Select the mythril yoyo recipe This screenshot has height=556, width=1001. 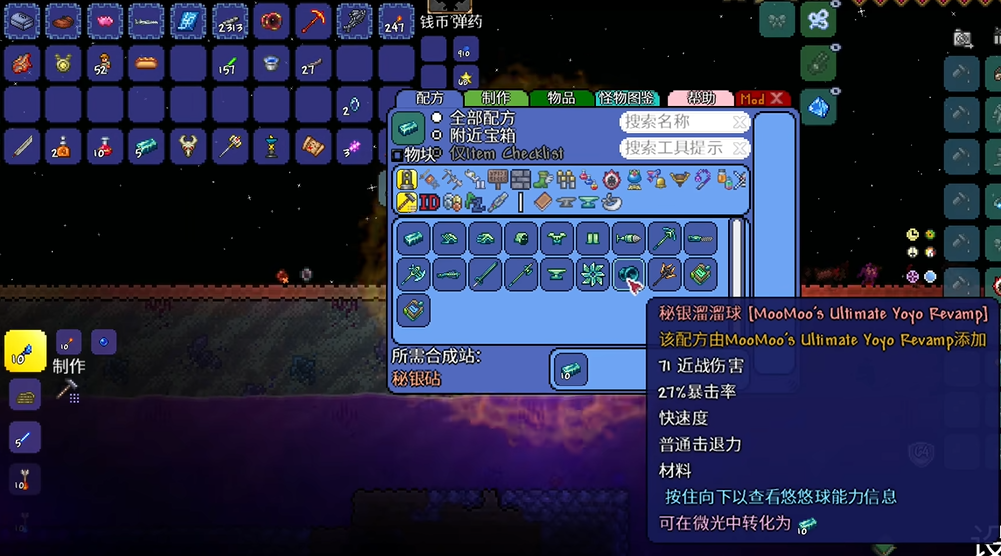point(628,274)
